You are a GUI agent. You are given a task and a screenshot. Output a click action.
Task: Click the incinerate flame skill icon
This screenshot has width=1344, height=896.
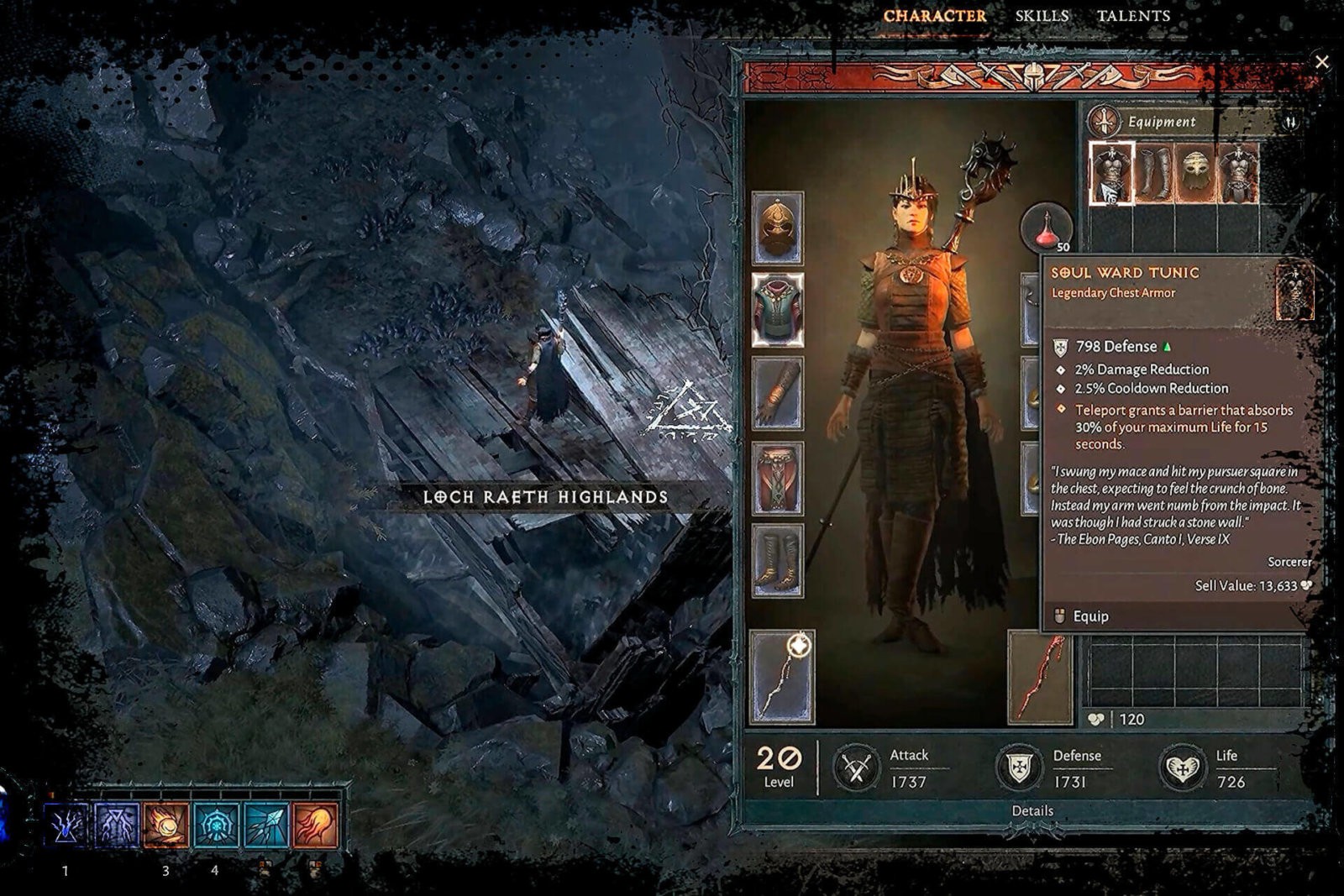click(x=315, y=825)
